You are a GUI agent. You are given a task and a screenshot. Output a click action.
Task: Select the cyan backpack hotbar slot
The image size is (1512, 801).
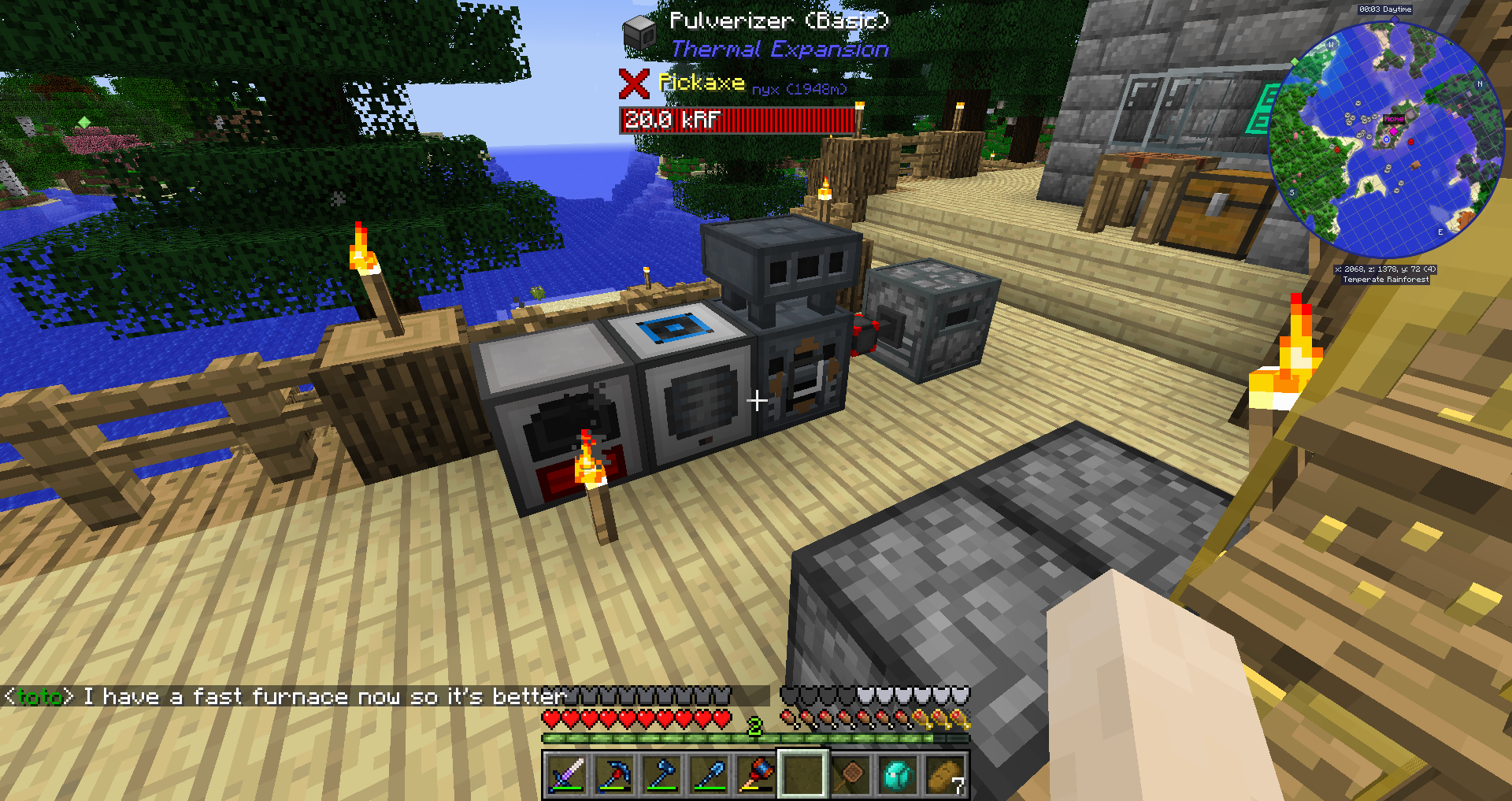click(898, 775)
